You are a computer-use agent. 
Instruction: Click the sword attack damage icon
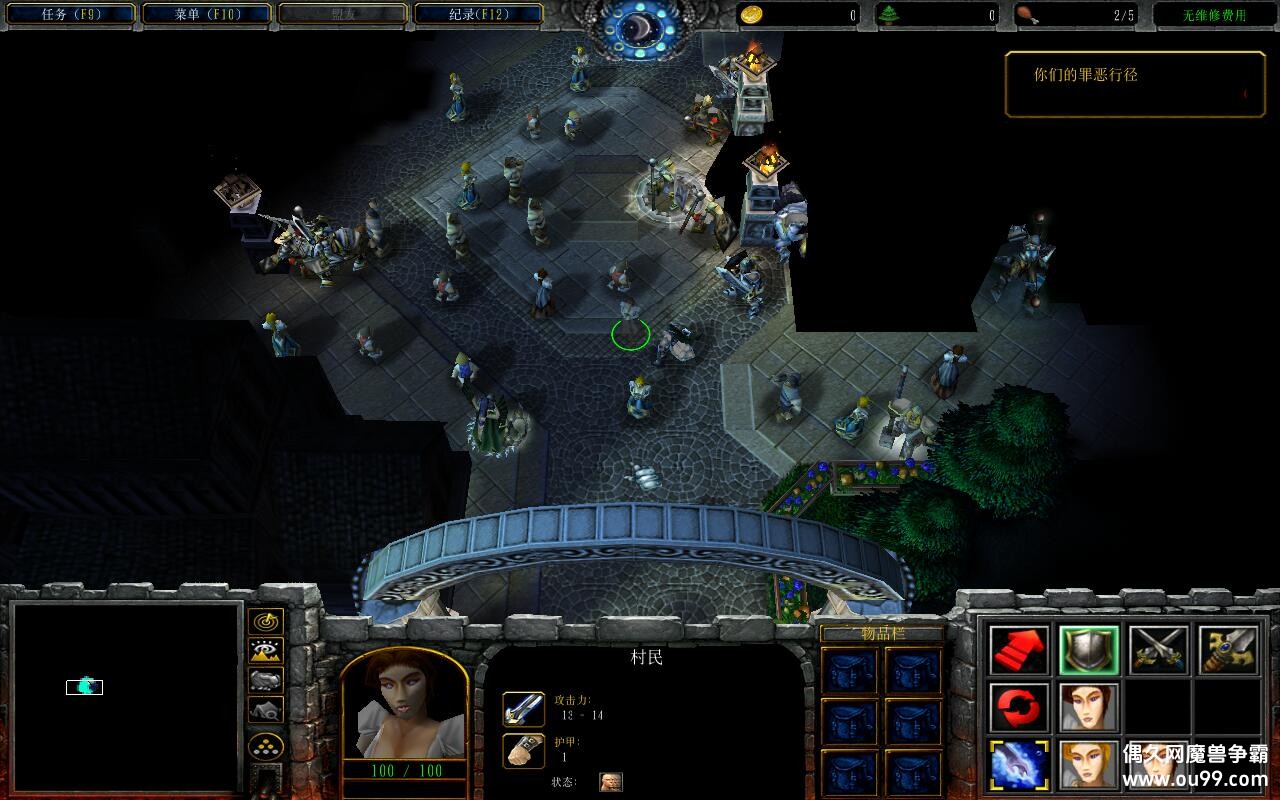click(523, 709)
